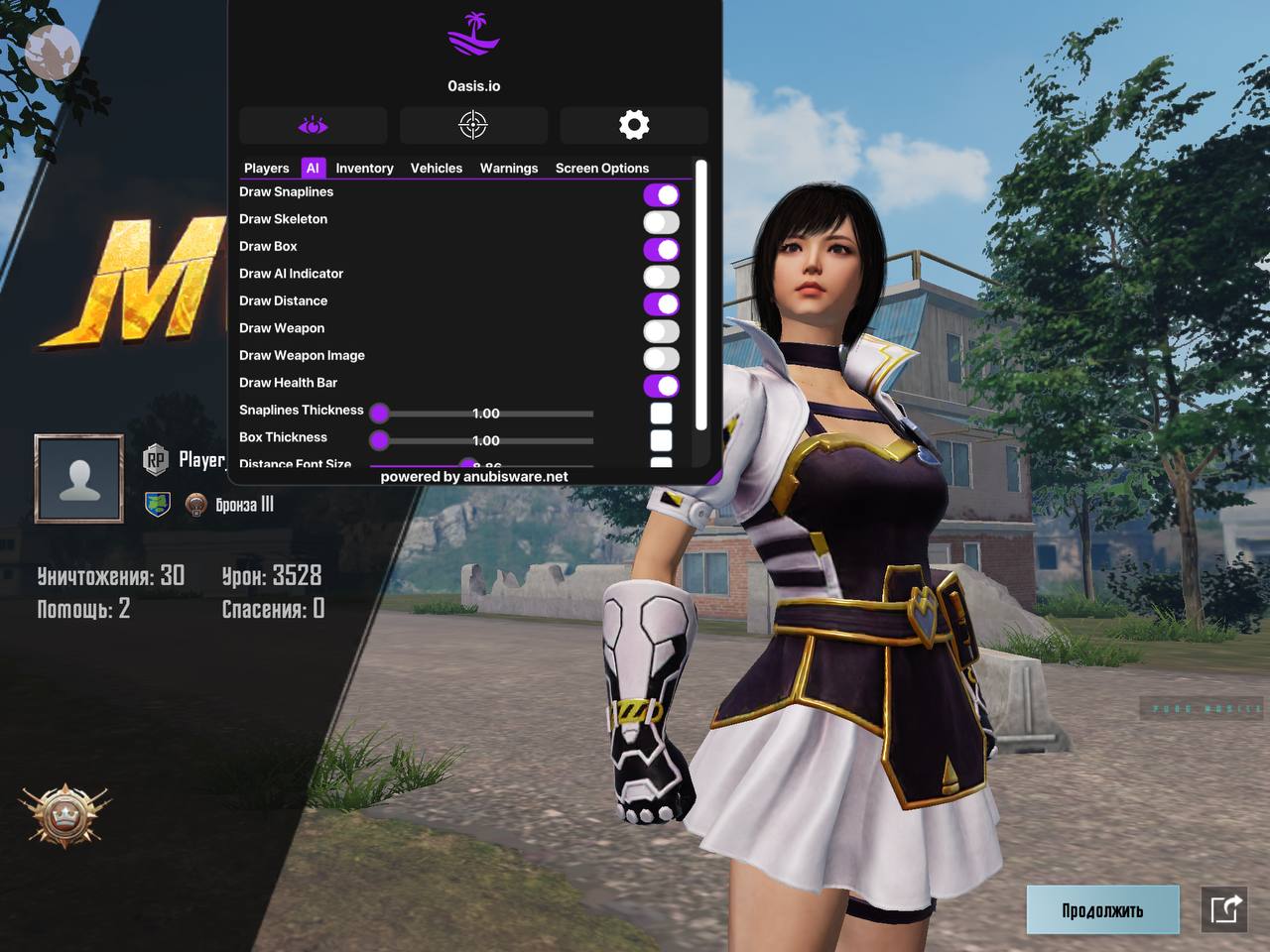Screen dimensions: 1270x952
Task: Select the purple eye visuals section
Action: [x=313, y=125]
